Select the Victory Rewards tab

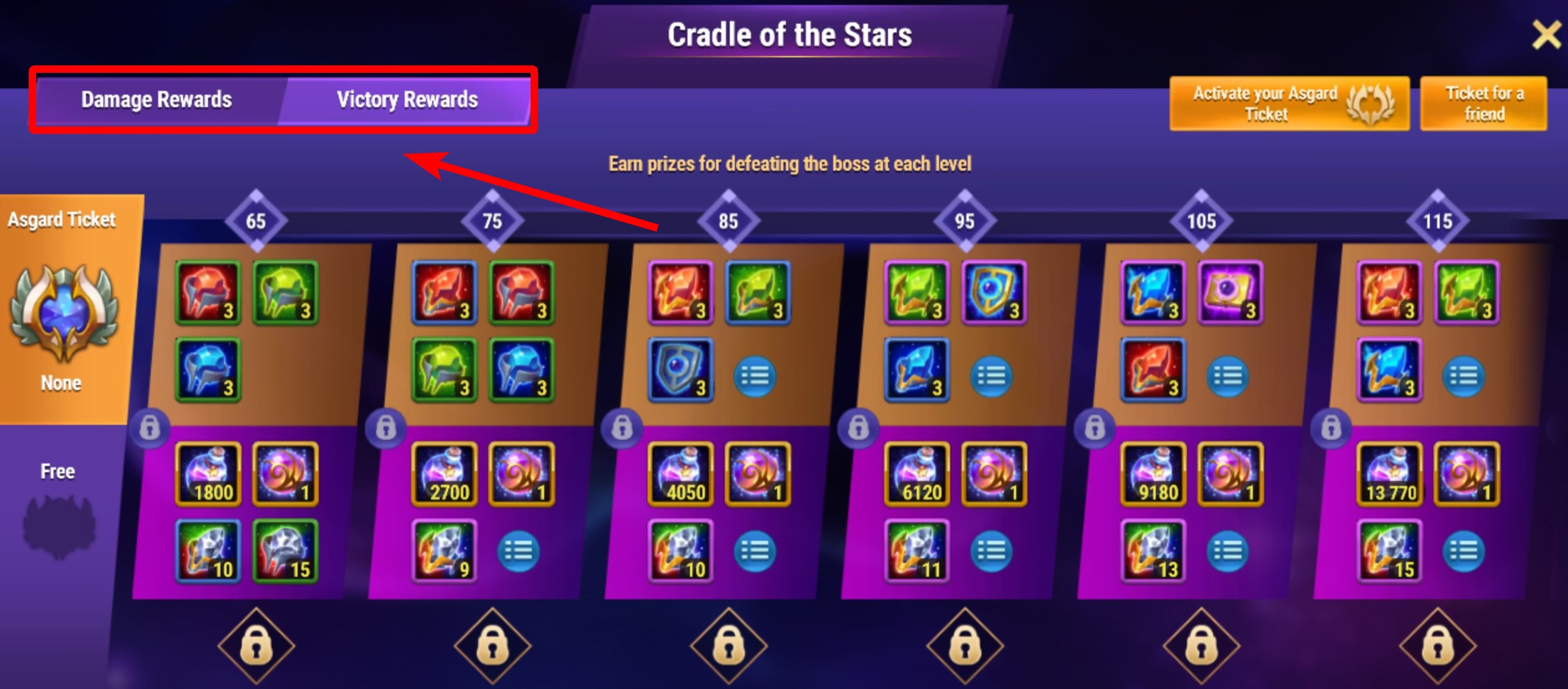coord(407,100)
